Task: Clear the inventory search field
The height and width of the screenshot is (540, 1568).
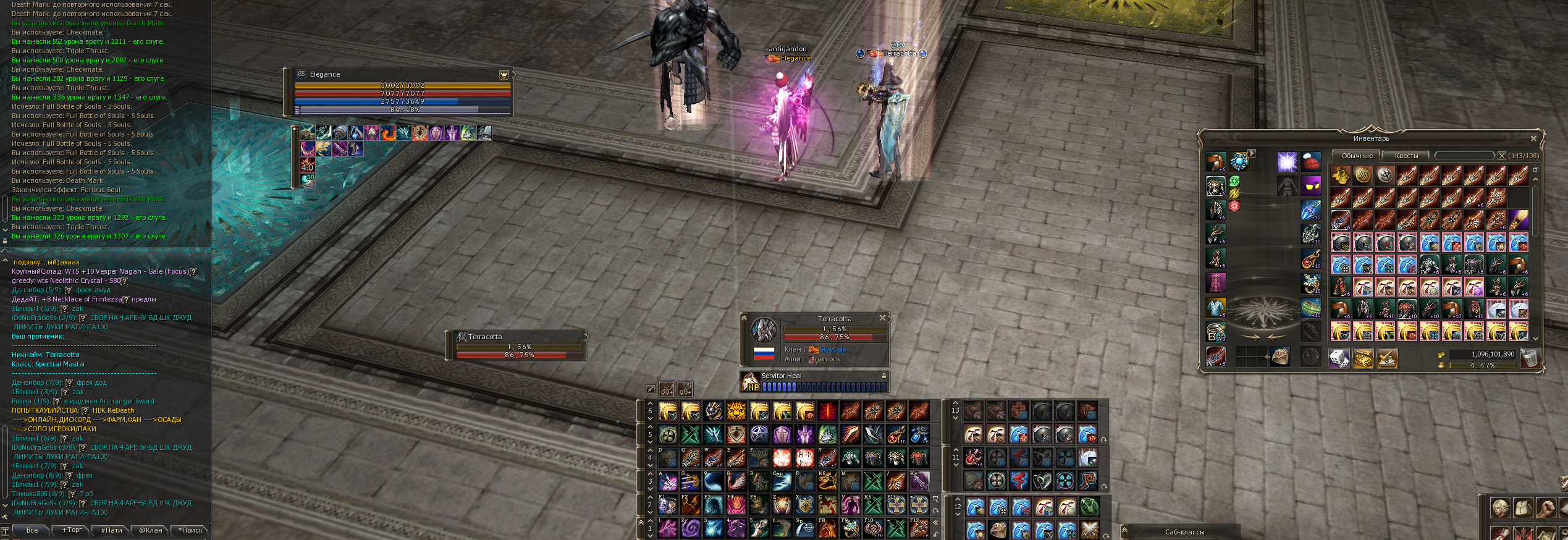Action: [1502, 156]
